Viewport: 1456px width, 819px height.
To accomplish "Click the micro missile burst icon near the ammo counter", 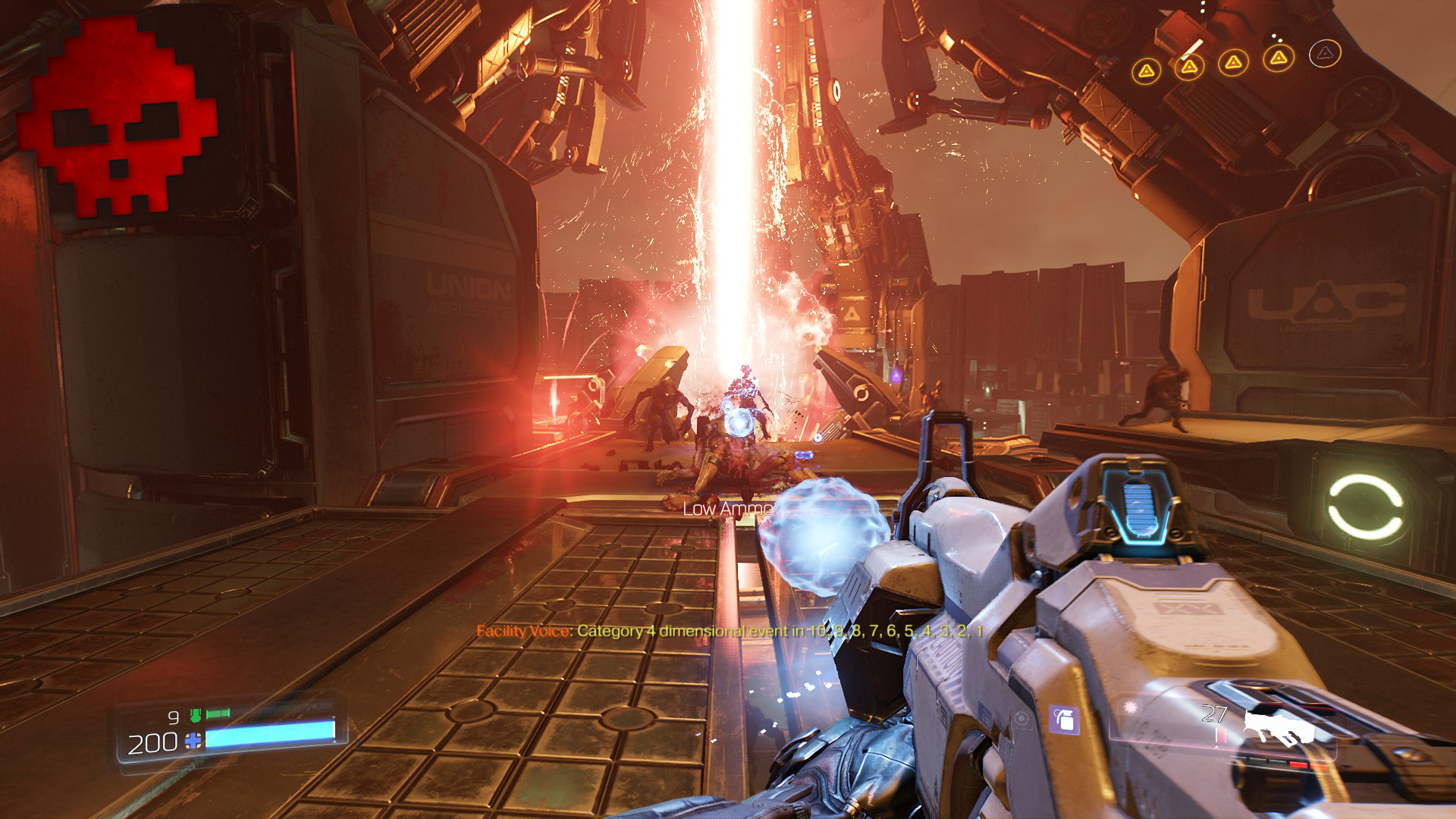I will pyautogui.click(x=1129, y=705).
